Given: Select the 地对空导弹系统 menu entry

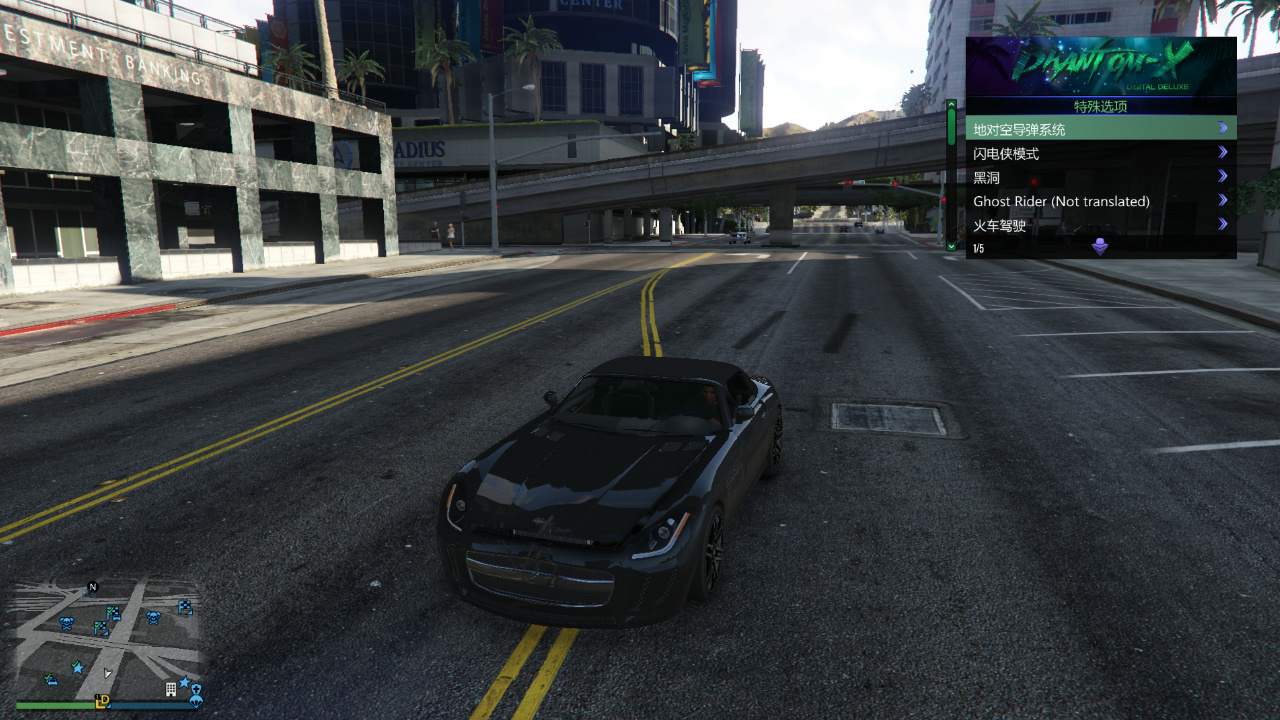Looking at the screenshot, I should pos(1020,128).
